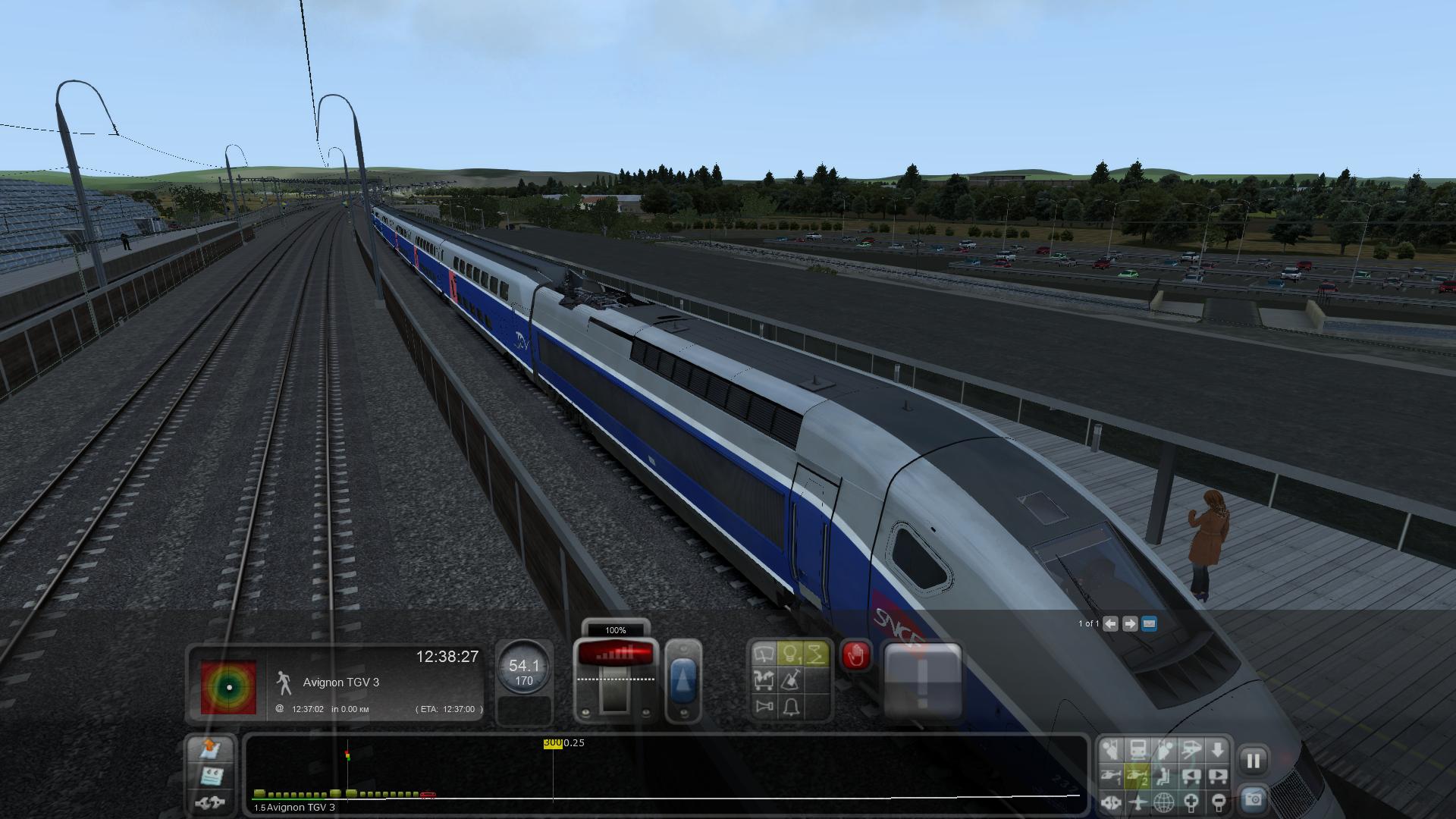Toggle the pantograph control icon
This screenshot has height=819, width=1456.
[816, 654]
